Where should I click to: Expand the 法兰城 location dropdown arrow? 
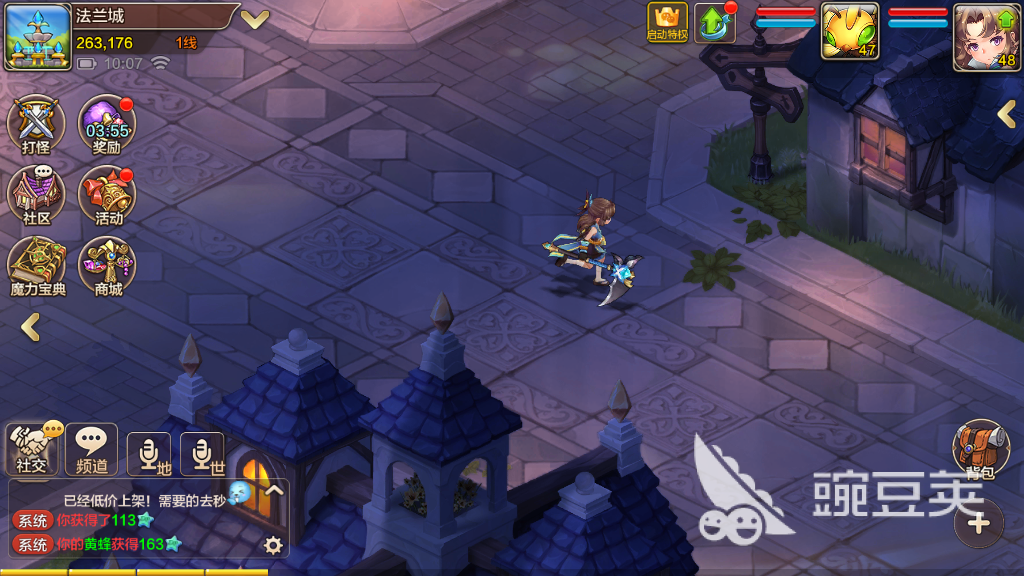[255, 19]
